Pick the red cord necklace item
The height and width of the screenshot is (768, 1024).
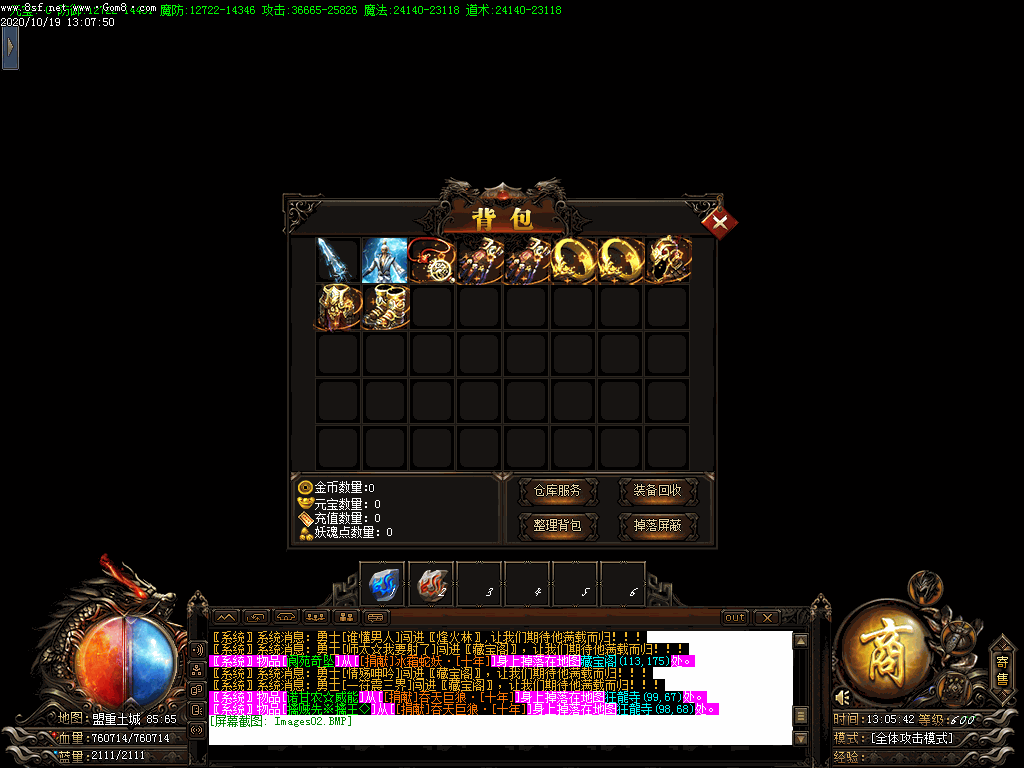coord(433,259)
